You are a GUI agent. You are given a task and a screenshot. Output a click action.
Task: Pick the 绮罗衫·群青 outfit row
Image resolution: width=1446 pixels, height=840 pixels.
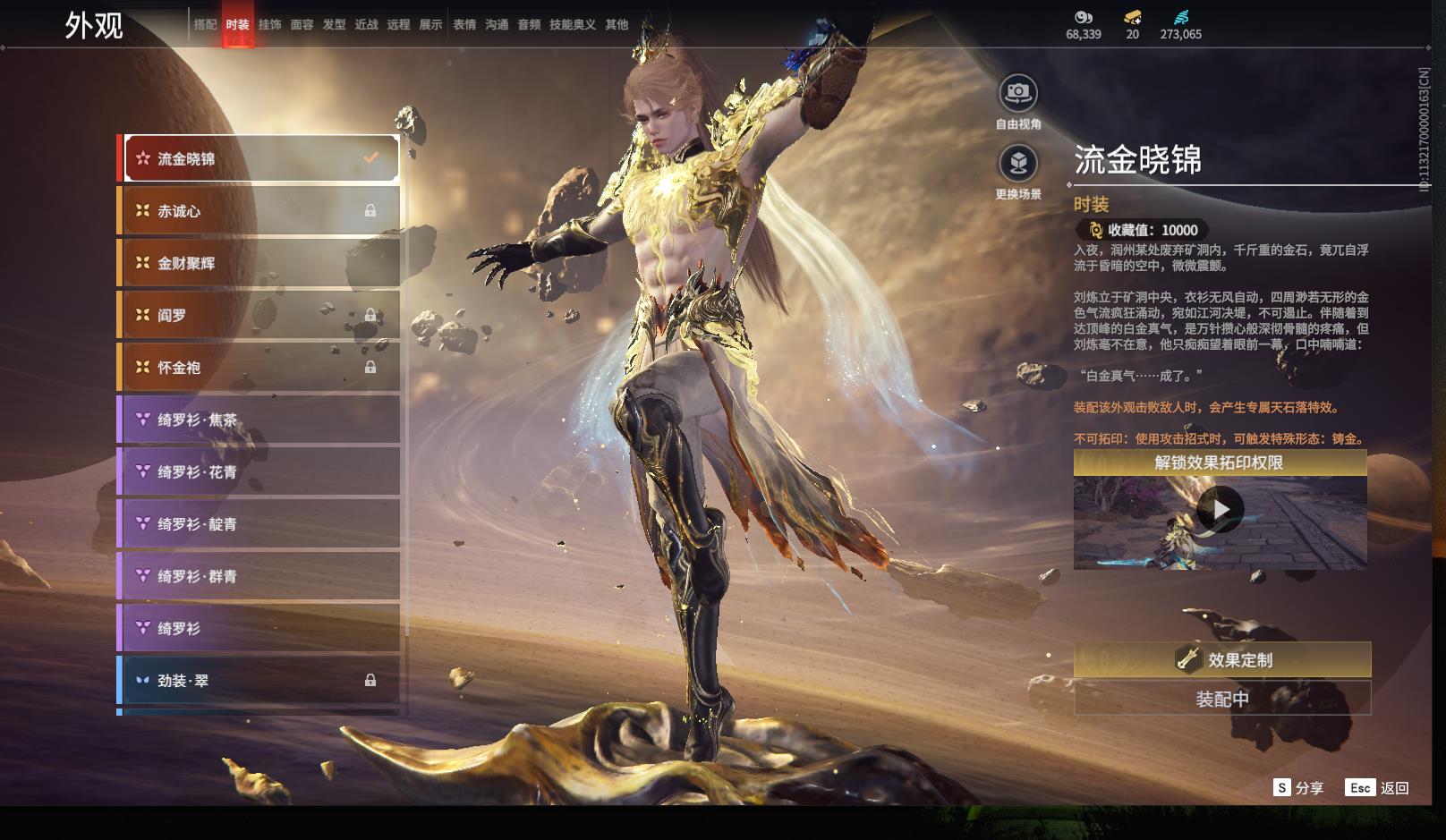tap(259, 576)
